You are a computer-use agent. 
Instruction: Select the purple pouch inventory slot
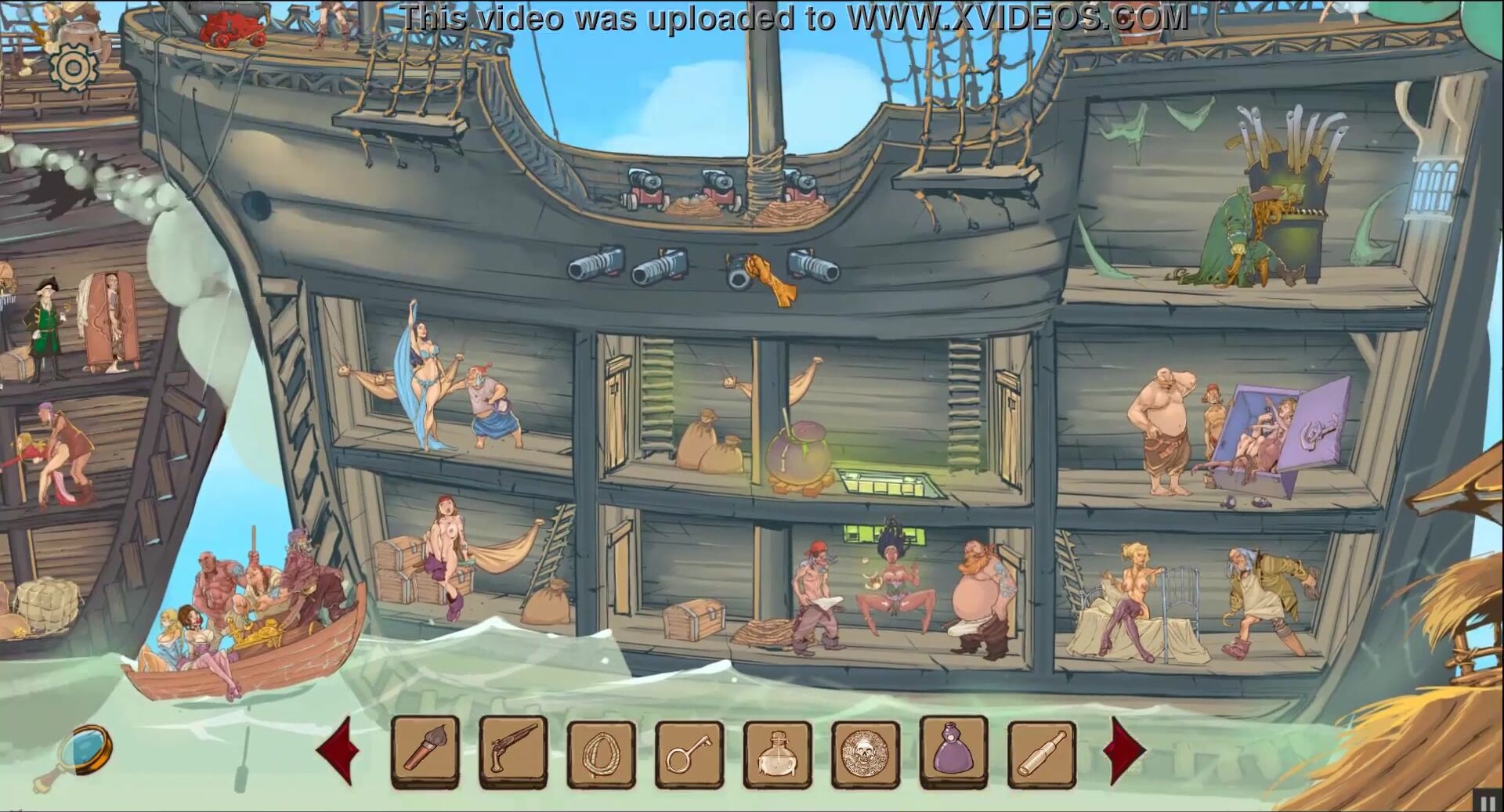[954, 751]
